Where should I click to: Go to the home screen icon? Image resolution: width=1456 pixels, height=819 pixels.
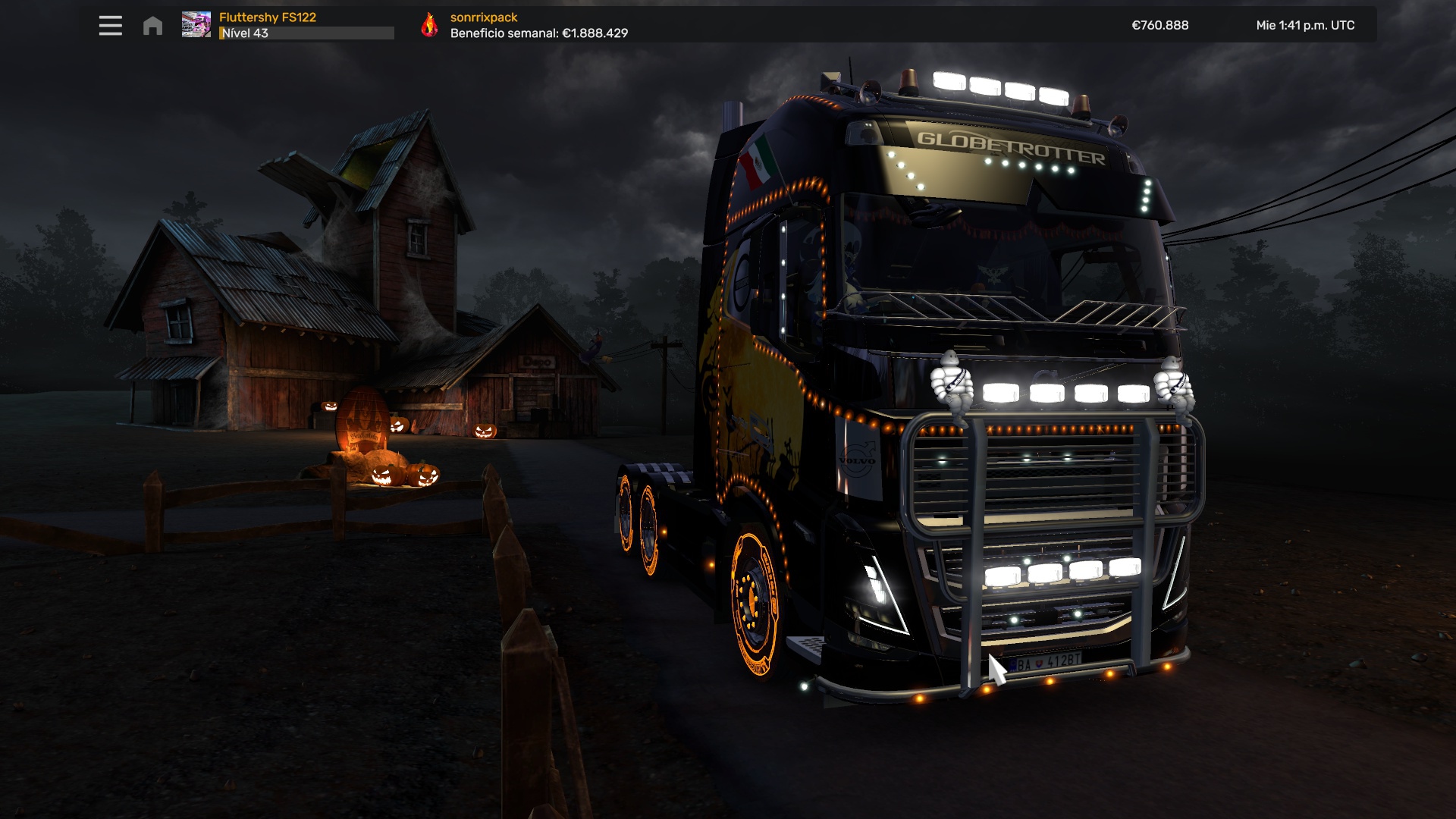point(152,26)
